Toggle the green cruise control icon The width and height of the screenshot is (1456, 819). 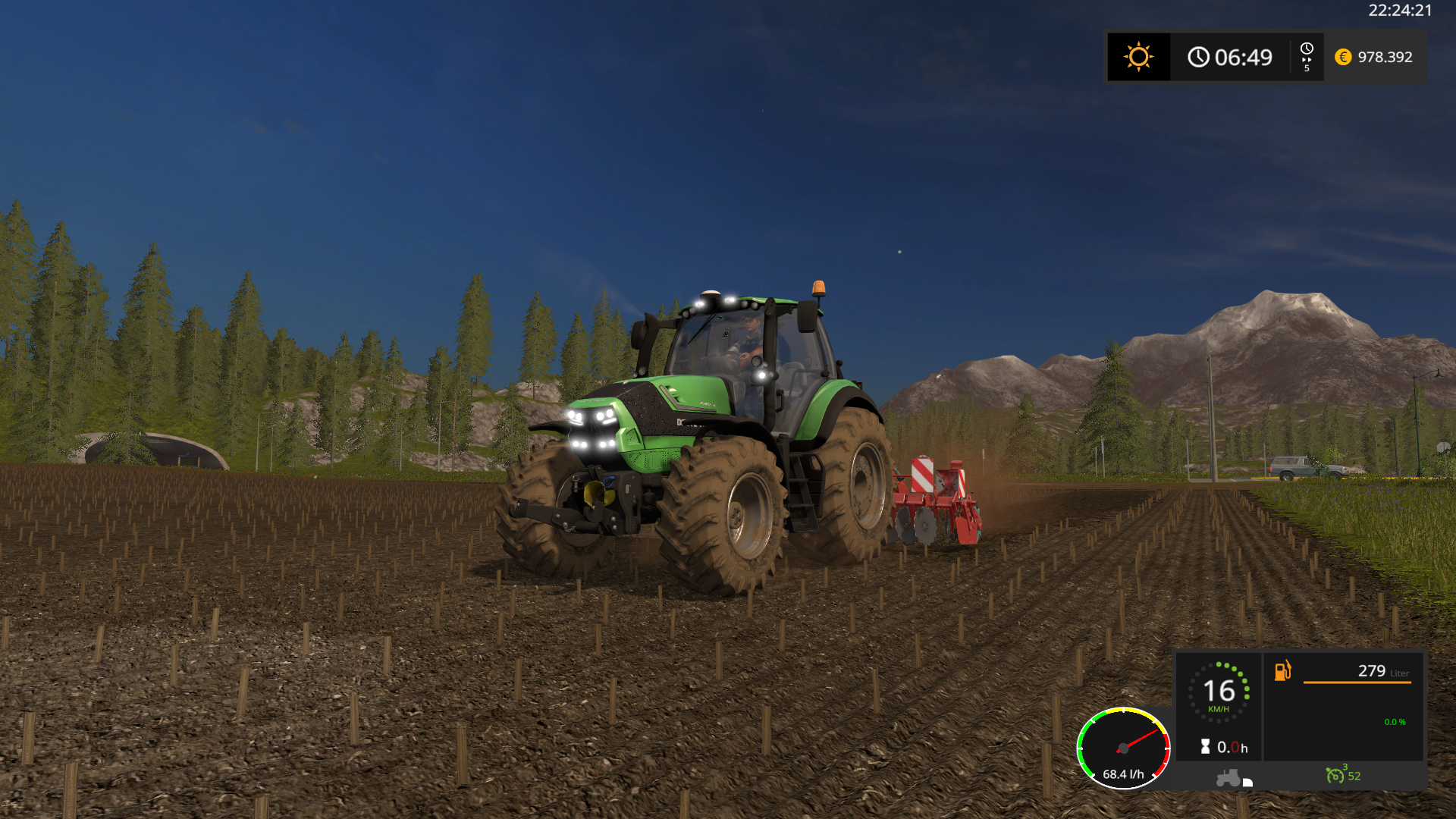(1335, 775)
